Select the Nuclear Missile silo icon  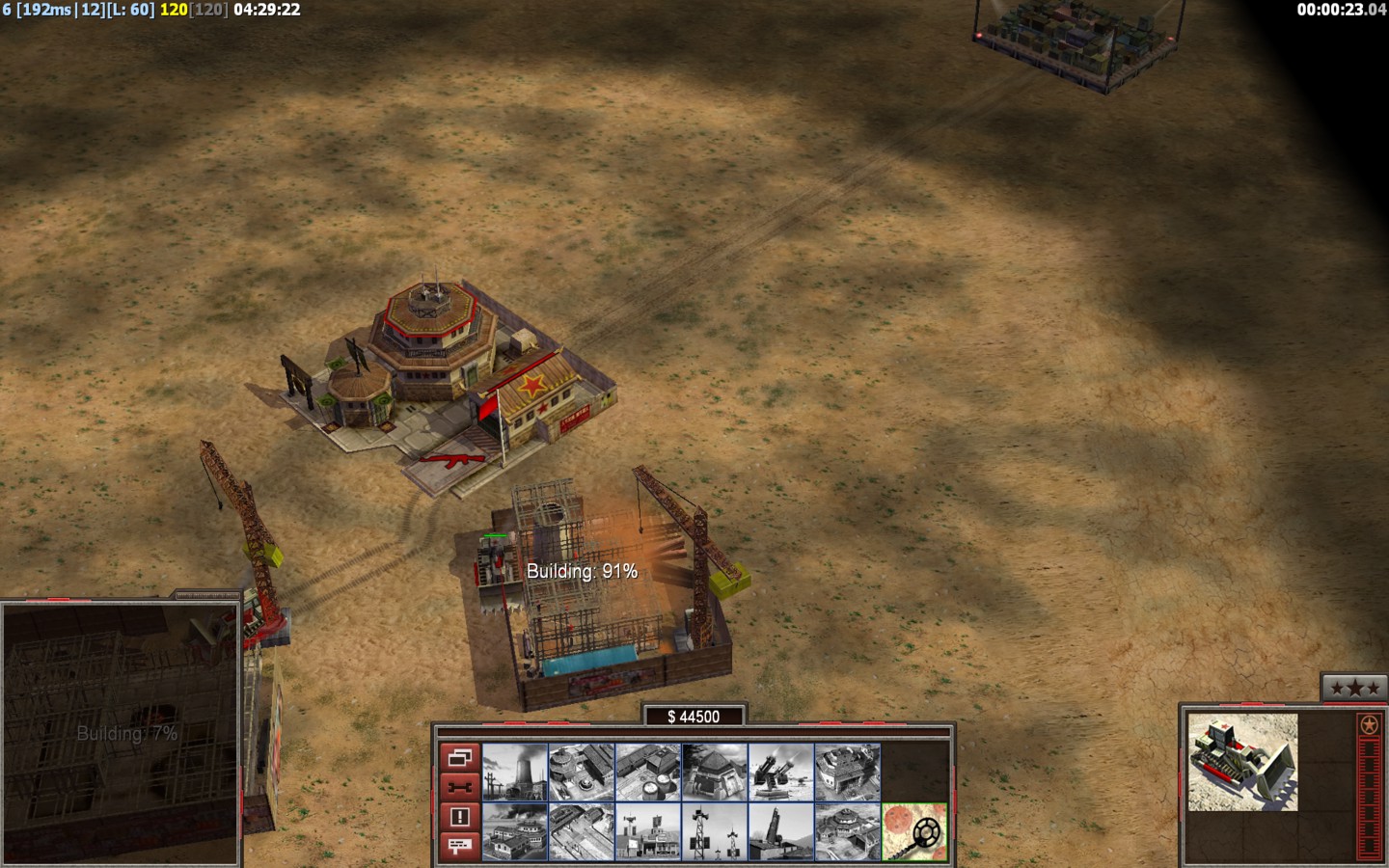point(781,831)
